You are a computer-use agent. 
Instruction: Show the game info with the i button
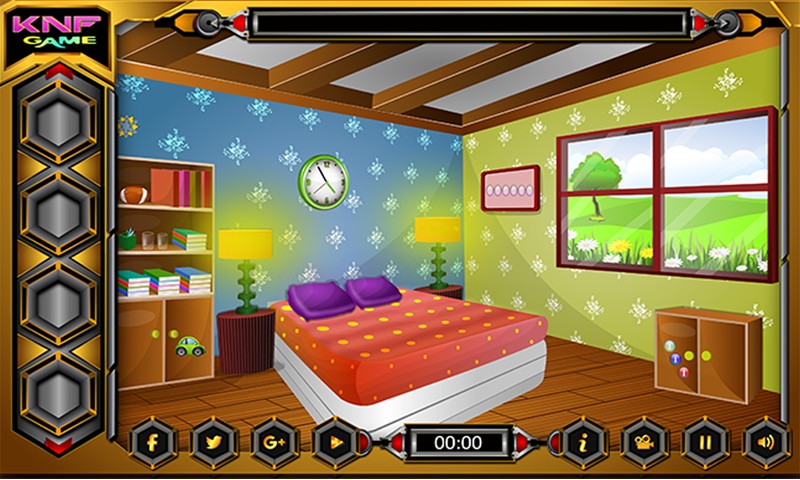[581, 440]
